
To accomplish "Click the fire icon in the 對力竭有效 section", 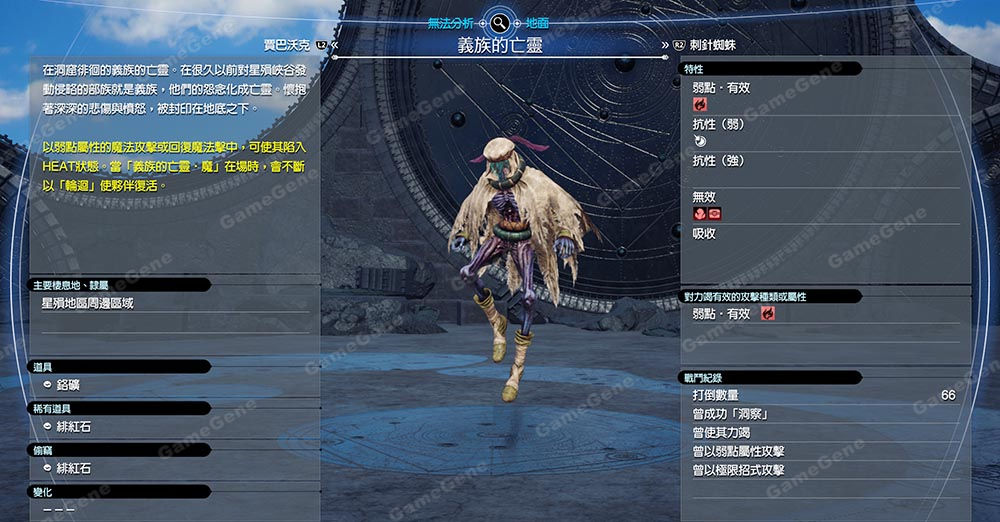I will click(768, 314).
